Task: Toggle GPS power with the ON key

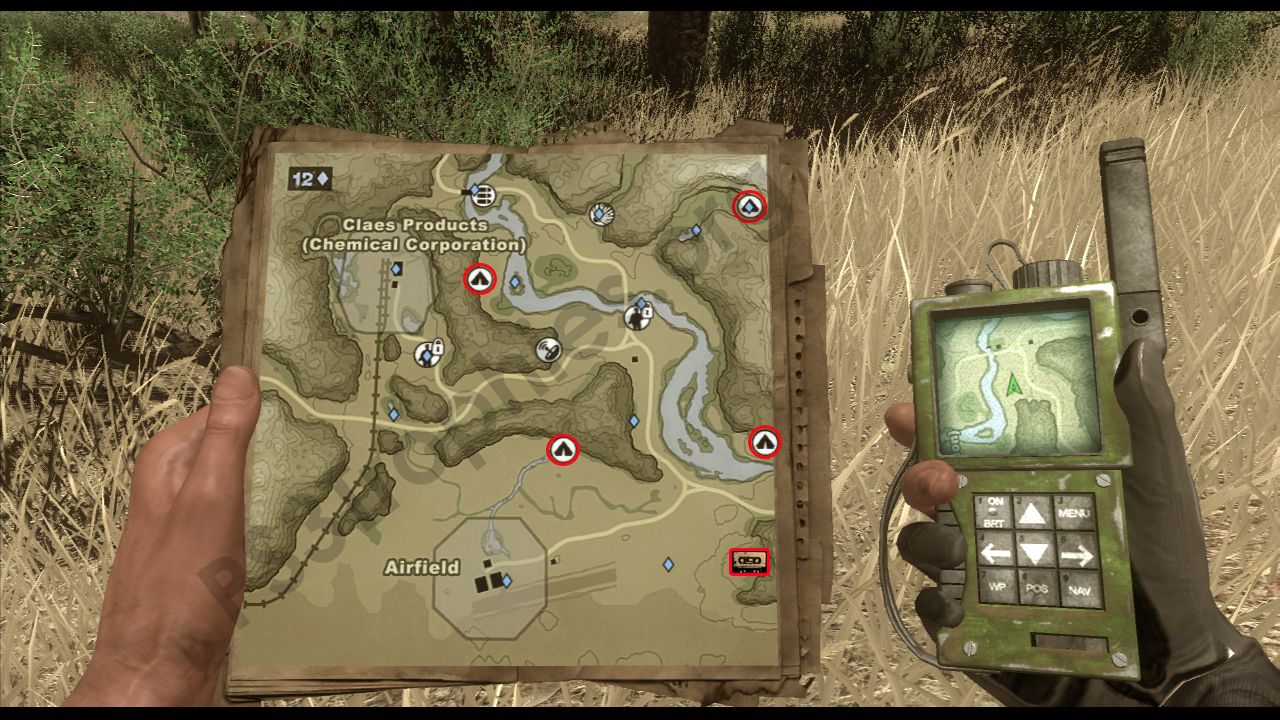Action: click(x=995, y=501)
